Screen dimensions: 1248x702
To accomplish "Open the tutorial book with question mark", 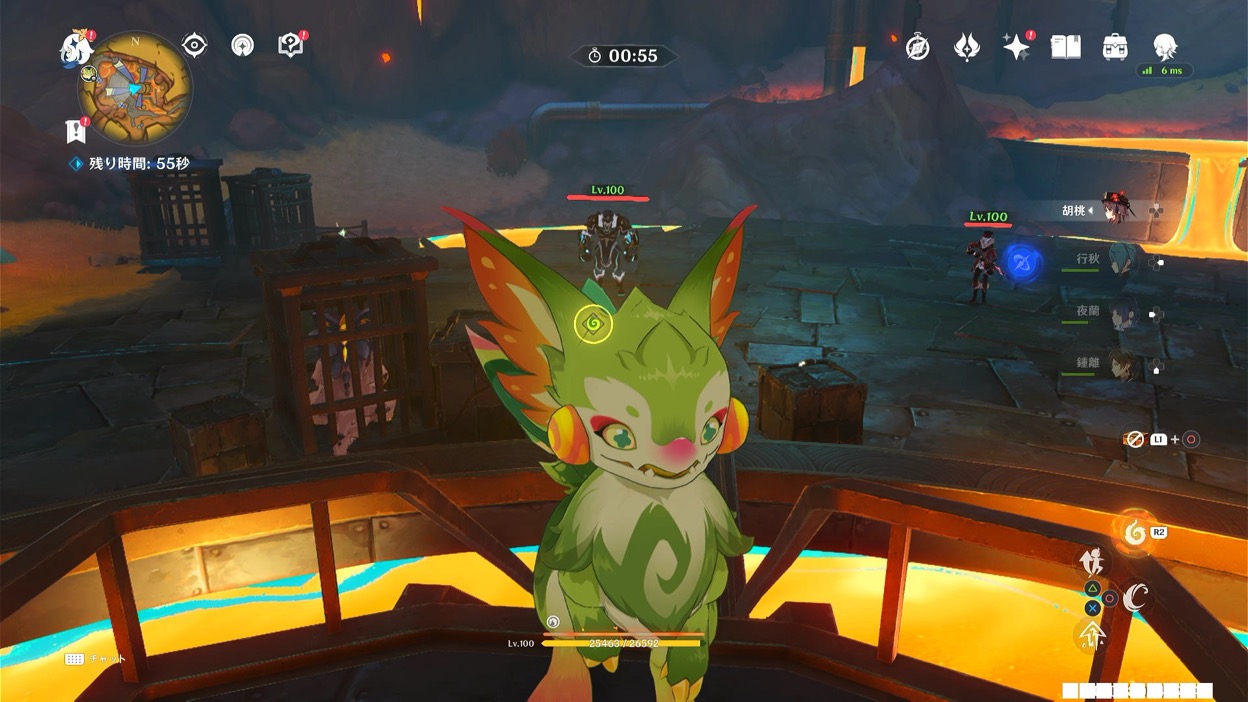I will tap(290, 45).
